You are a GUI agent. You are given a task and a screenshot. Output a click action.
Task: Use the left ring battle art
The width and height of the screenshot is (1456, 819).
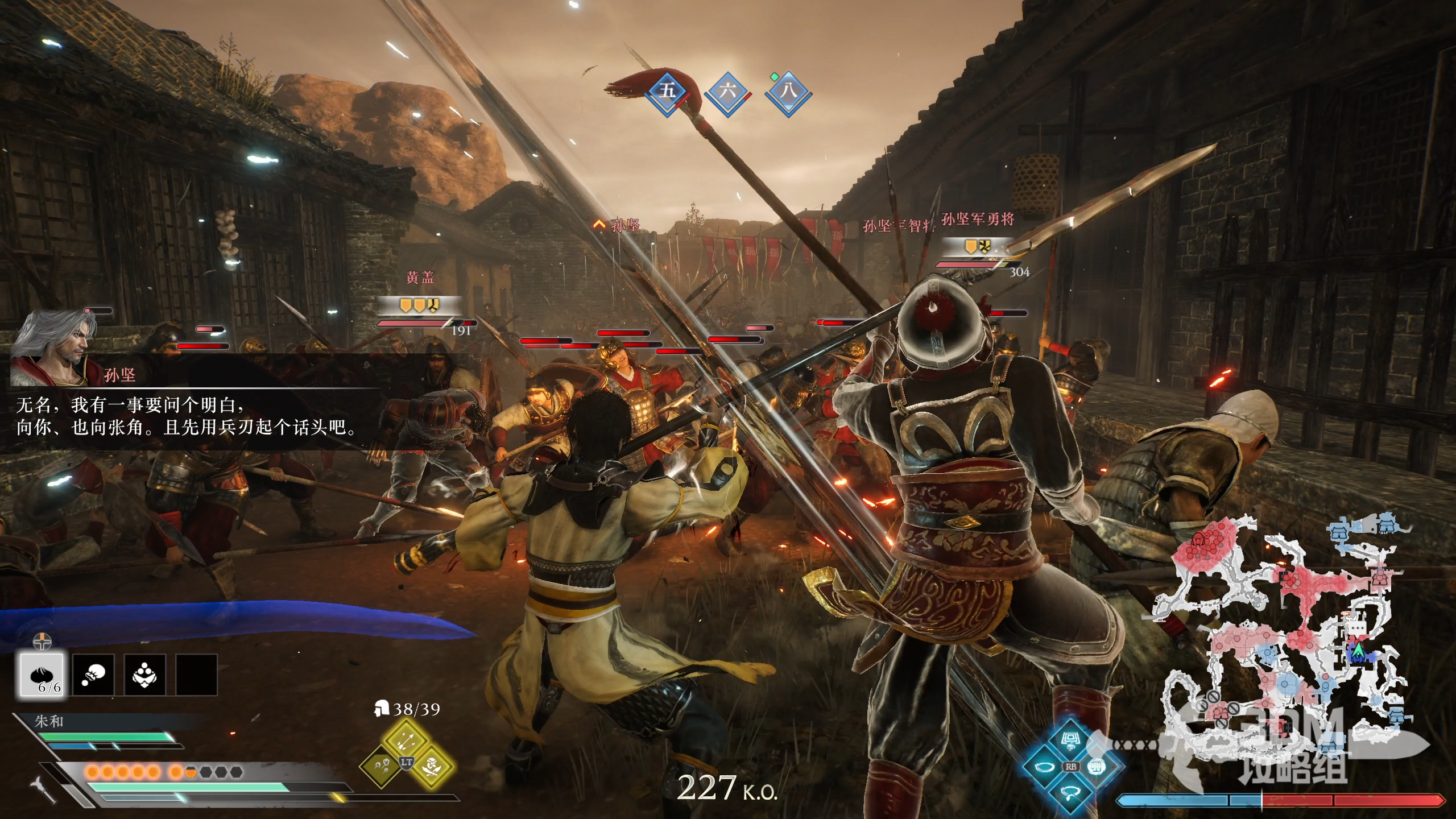coord(1044,767)
